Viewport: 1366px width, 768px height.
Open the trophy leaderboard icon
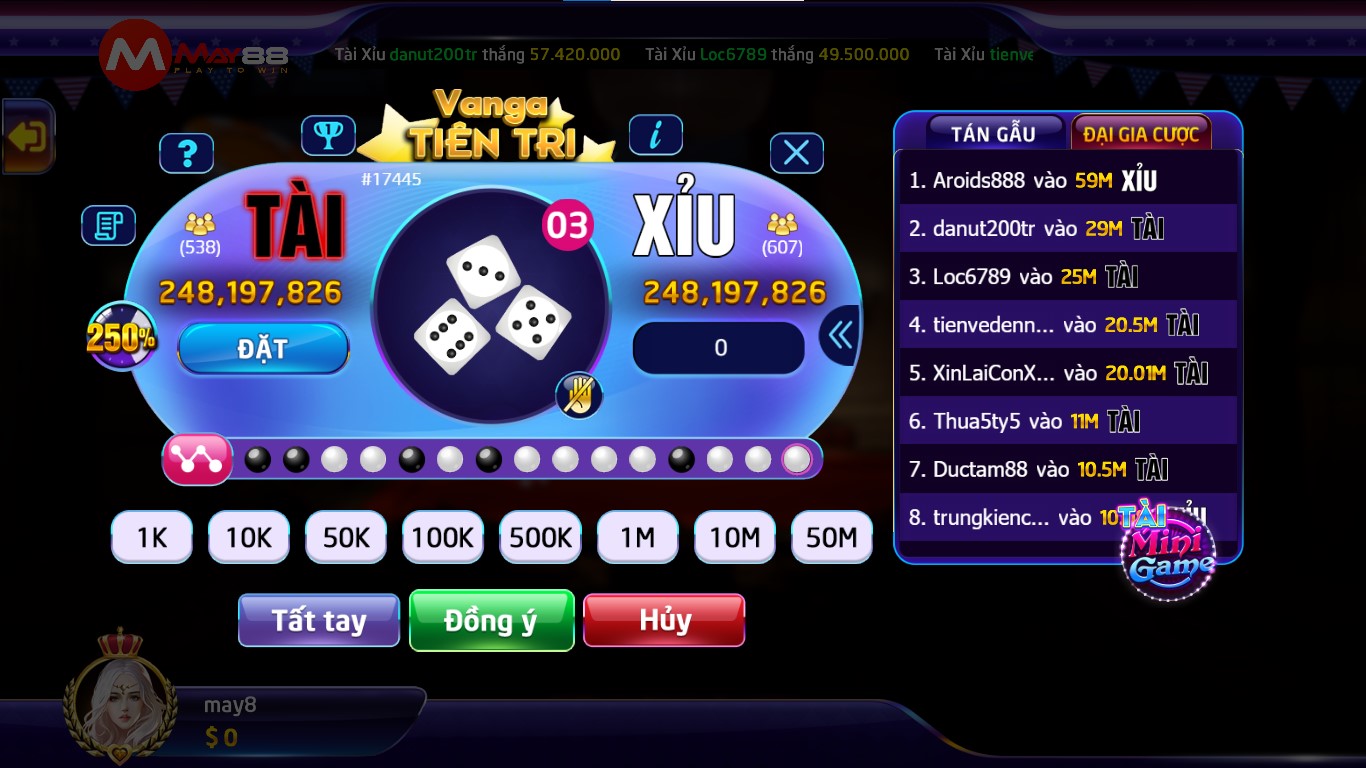click(x=330, y=134)
